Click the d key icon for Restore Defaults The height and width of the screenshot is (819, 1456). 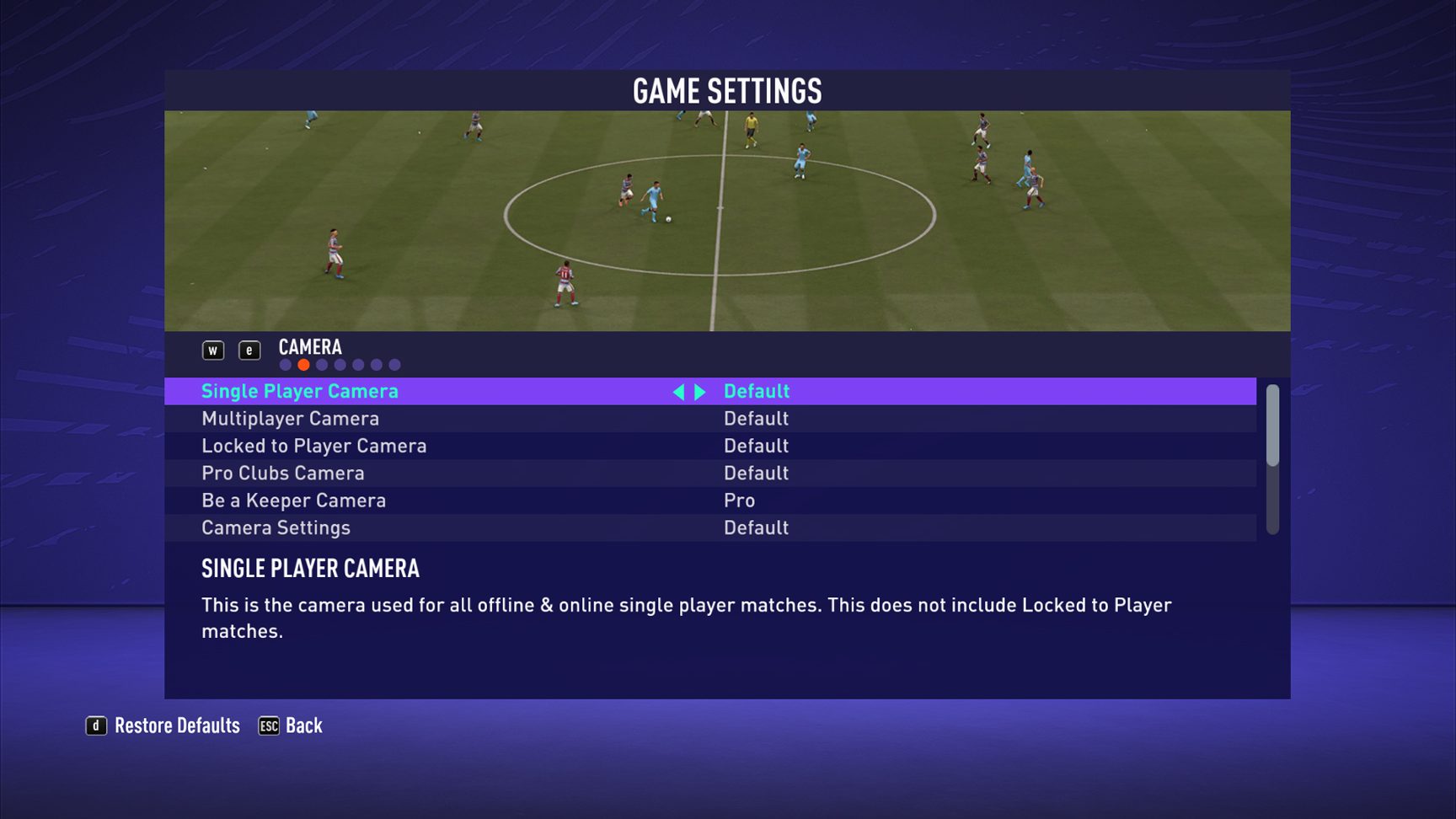point(97,725)
